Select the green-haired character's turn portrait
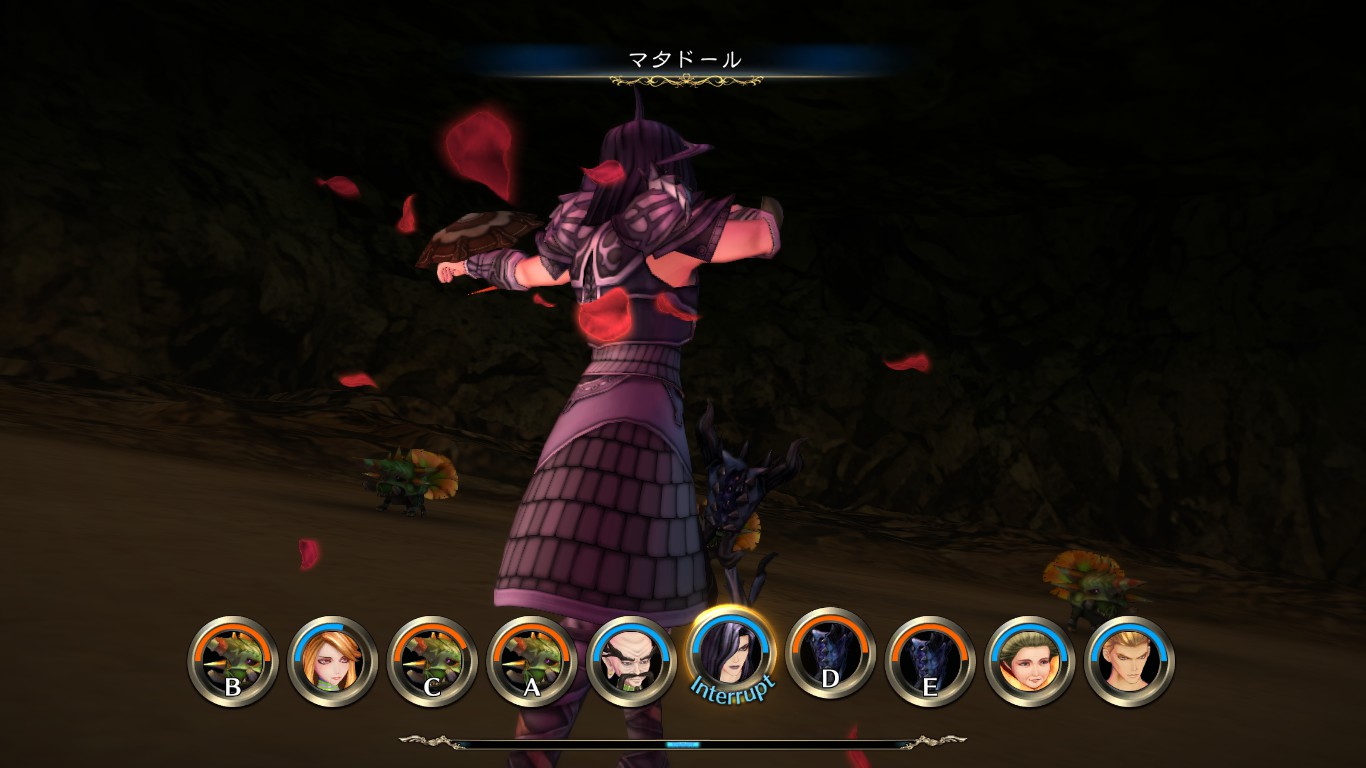Screen dimensions: 1366x768 (x=1030, y=660)
